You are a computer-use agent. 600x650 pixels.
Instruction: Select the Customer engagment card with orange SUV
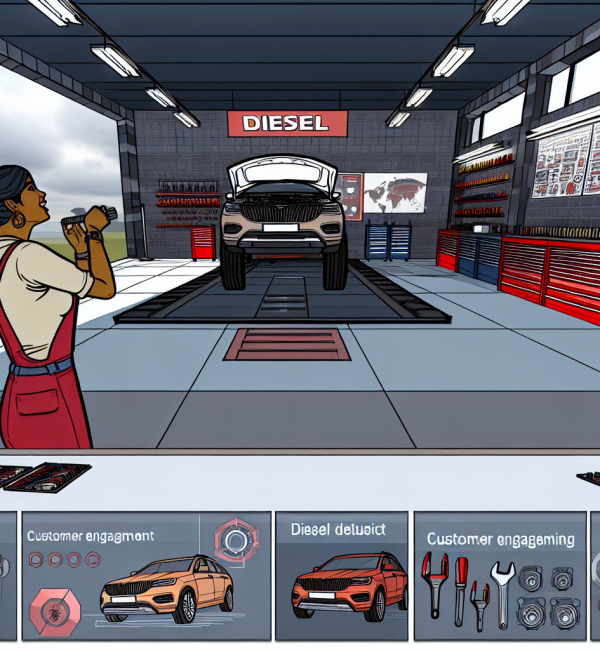(x=146, y=576)
